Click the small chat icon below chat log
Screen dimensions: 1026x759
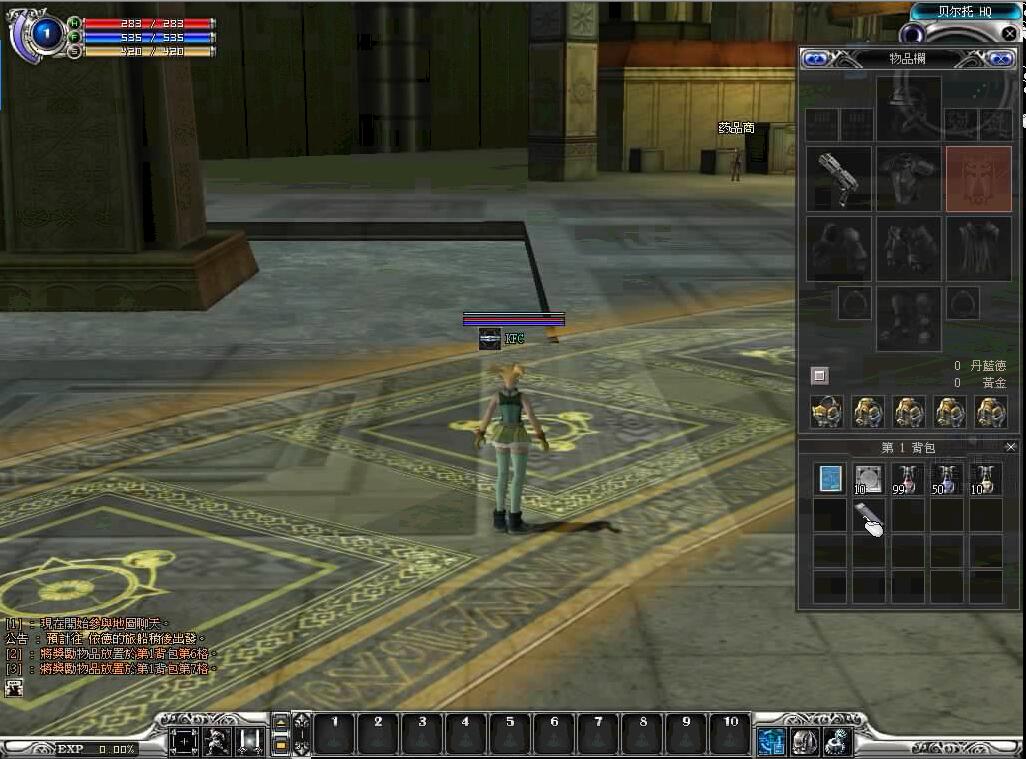click(x=15, y=687)
